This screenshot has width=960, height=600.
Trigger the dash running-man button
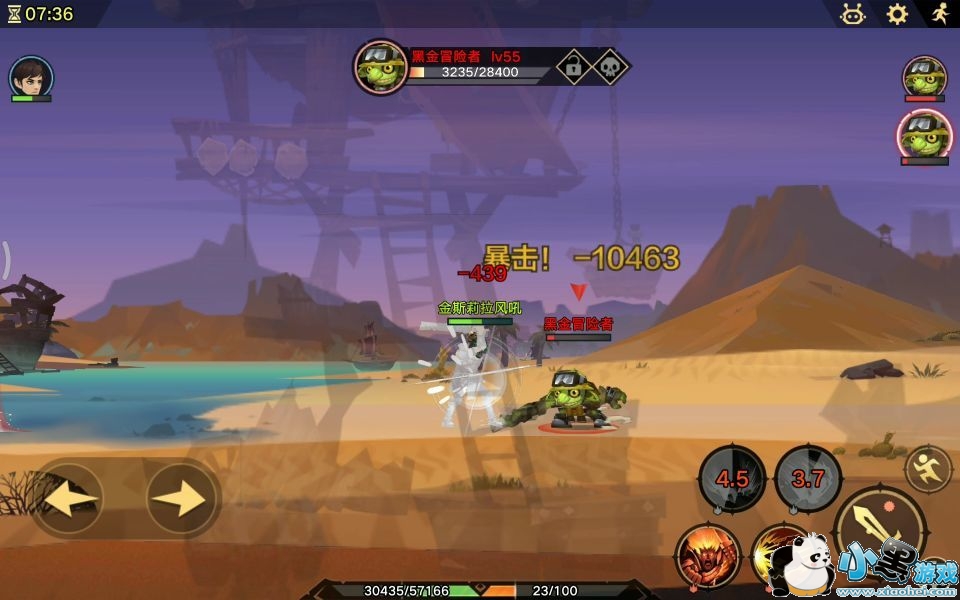[928, 468]
